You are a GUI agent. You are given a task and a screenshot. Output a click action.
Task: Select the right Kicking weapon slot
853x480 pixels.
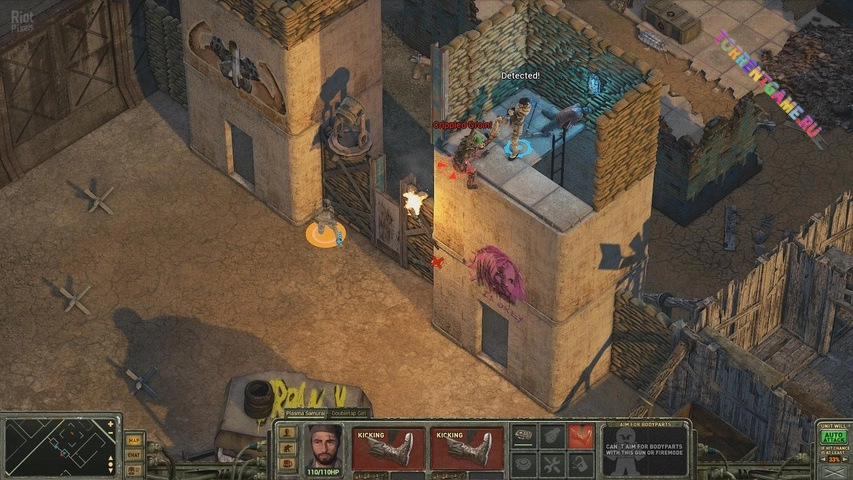[466, 447]
